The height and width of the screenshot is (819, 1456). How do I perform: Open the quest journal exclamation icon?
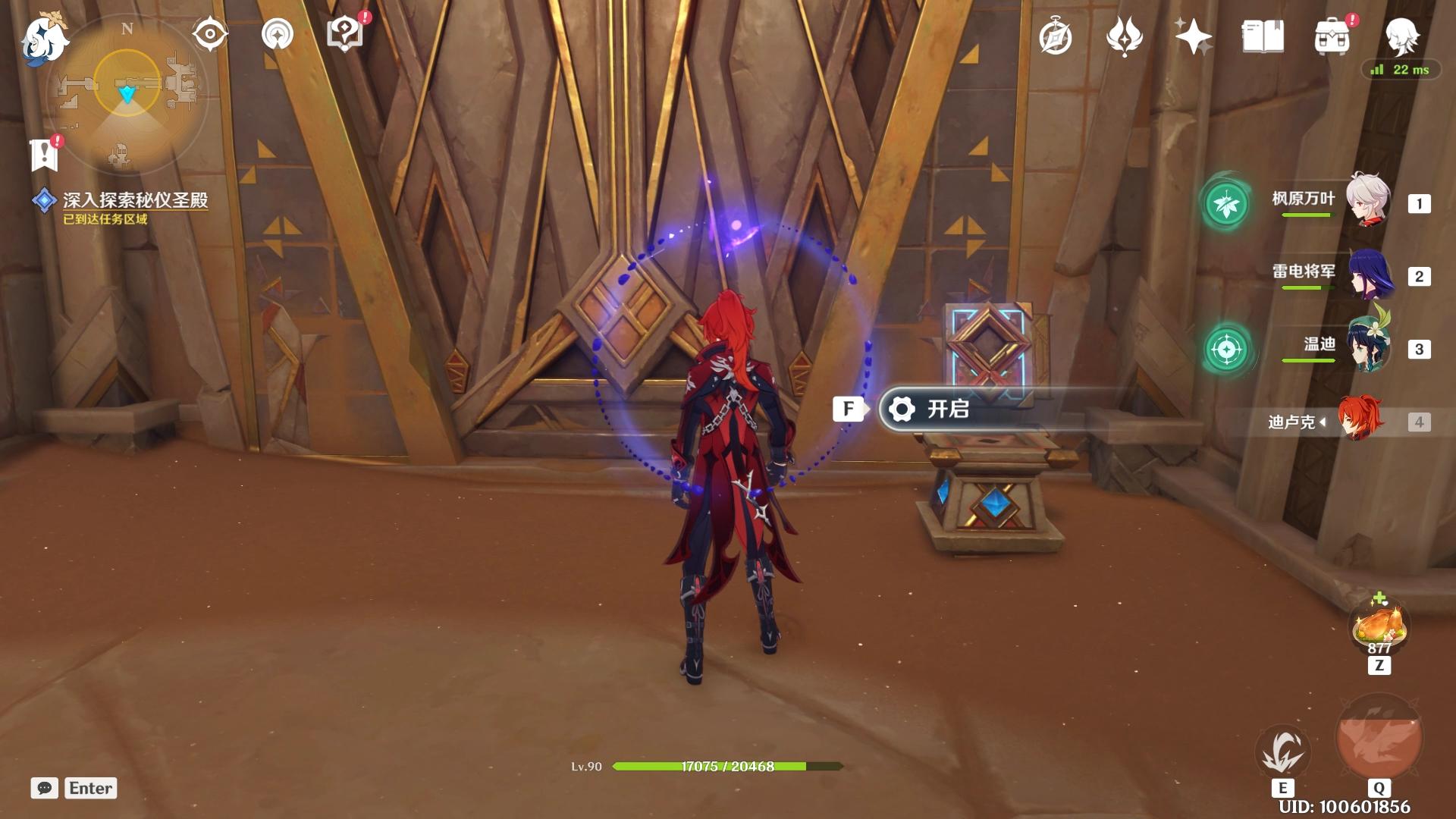[45, 155]
